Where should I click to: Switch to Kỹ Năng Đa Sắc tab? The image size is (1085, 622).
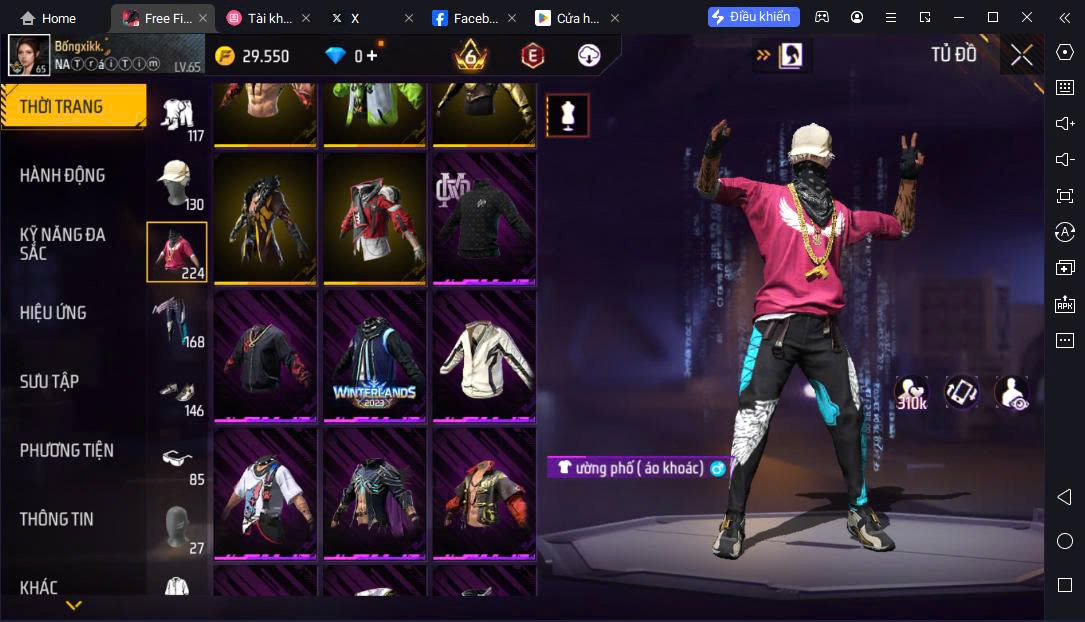click(x=62, y=243)
